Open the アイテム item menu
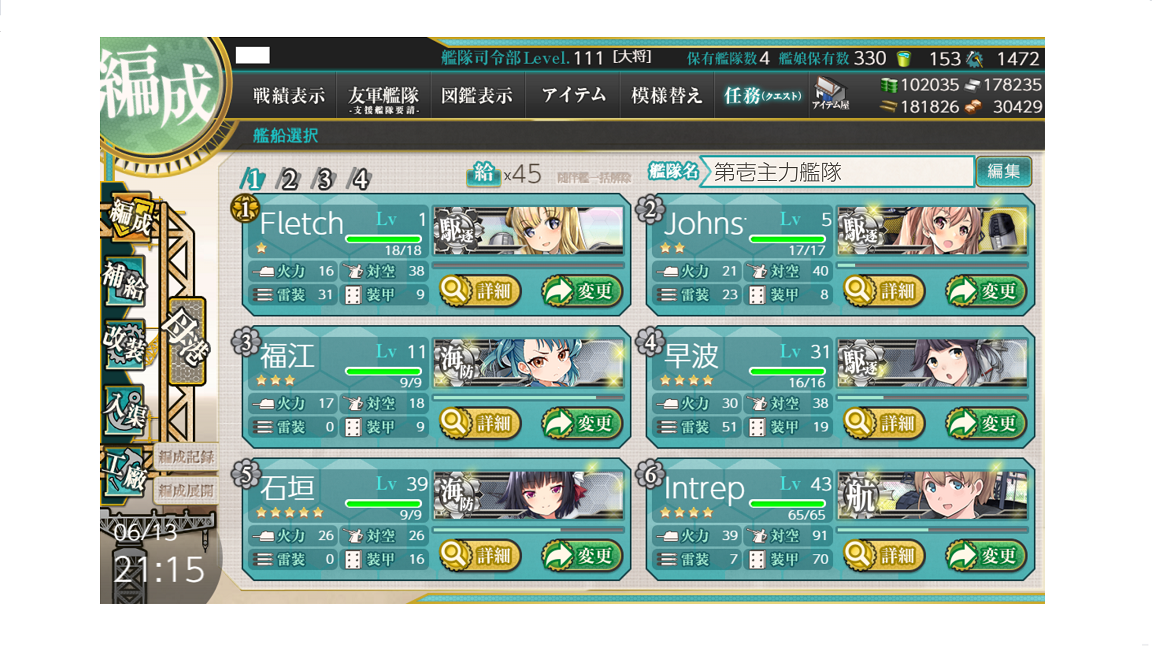 tap(574, 96)
